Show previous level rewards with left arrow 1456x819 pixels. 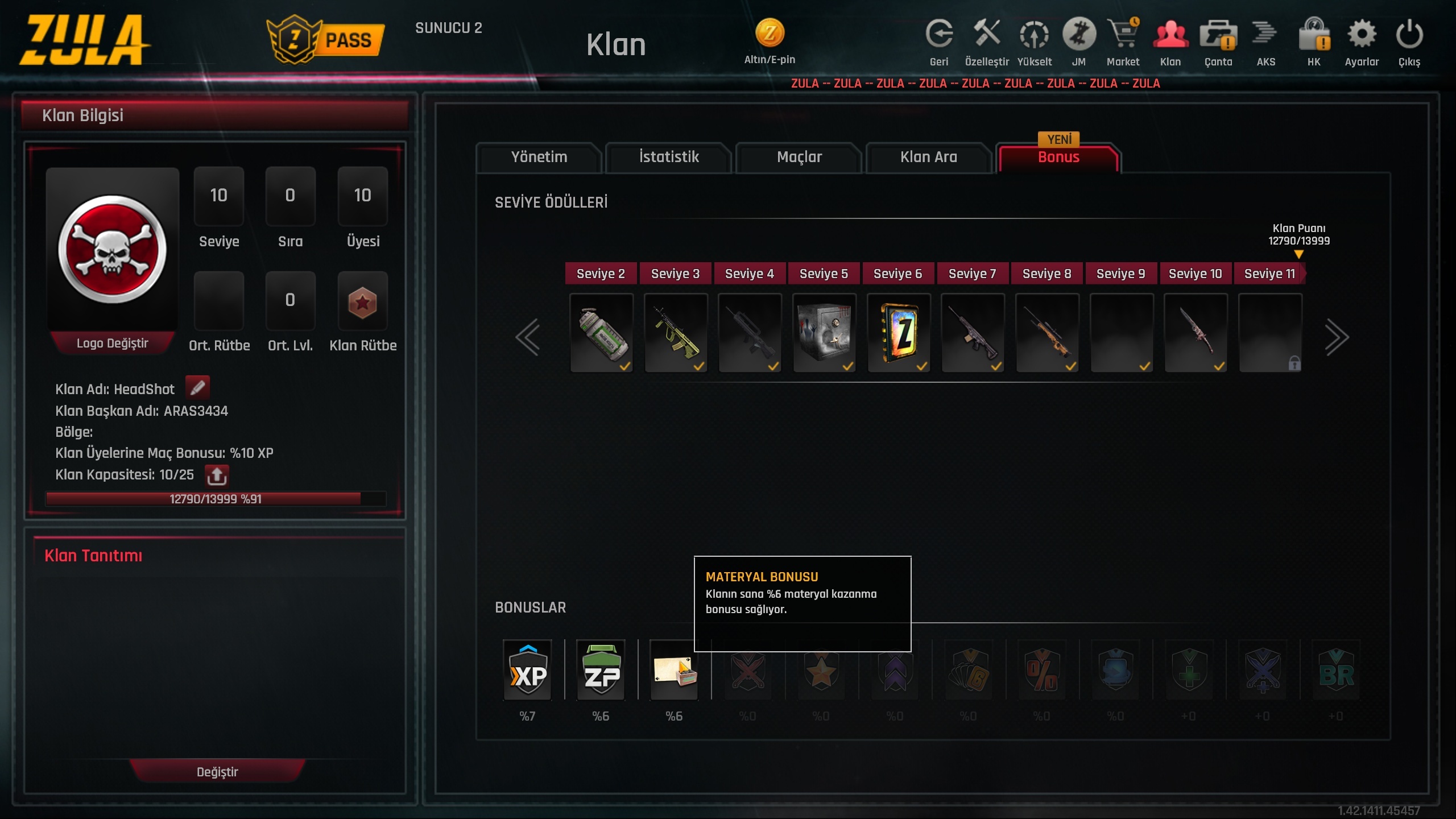tap(528, 337)
